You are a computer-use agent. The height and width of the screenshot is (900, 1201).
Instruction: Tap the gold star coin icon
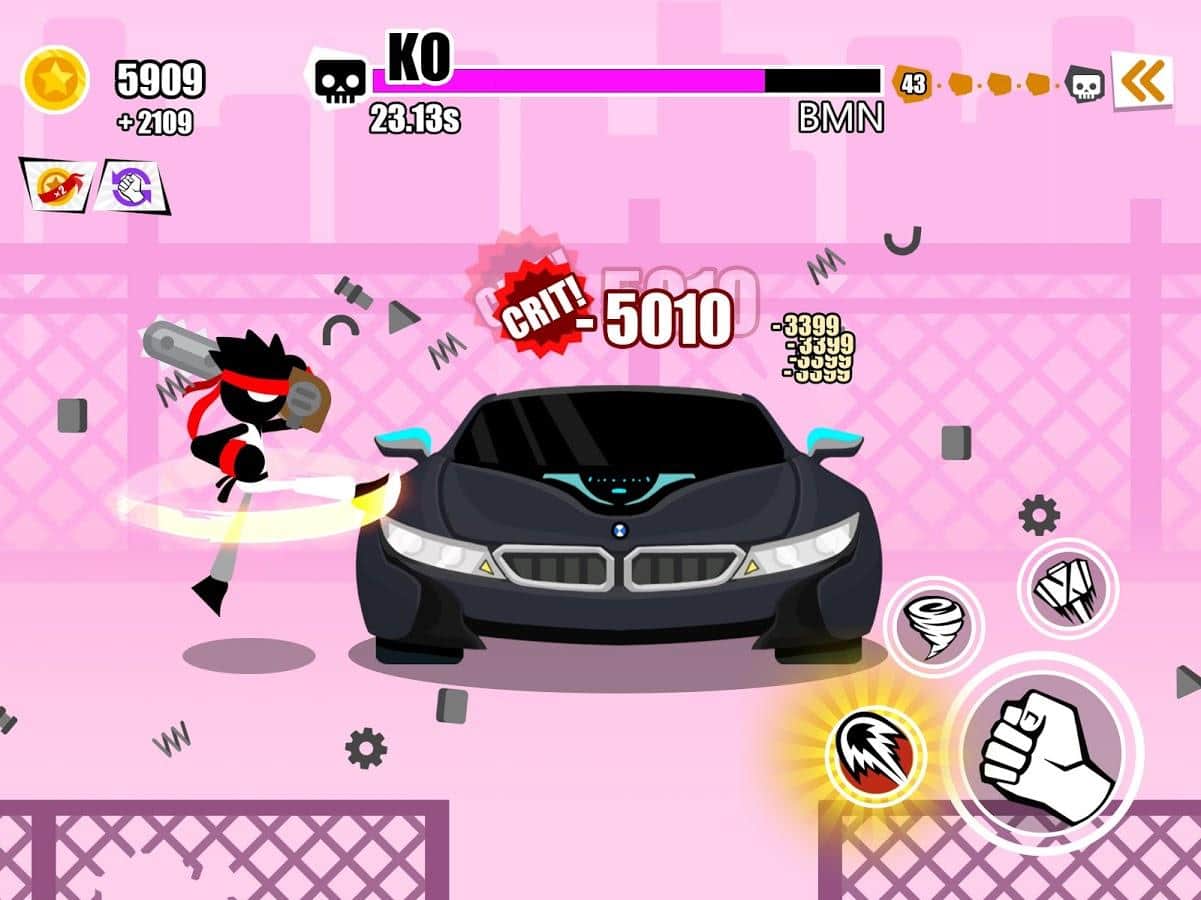55,80
